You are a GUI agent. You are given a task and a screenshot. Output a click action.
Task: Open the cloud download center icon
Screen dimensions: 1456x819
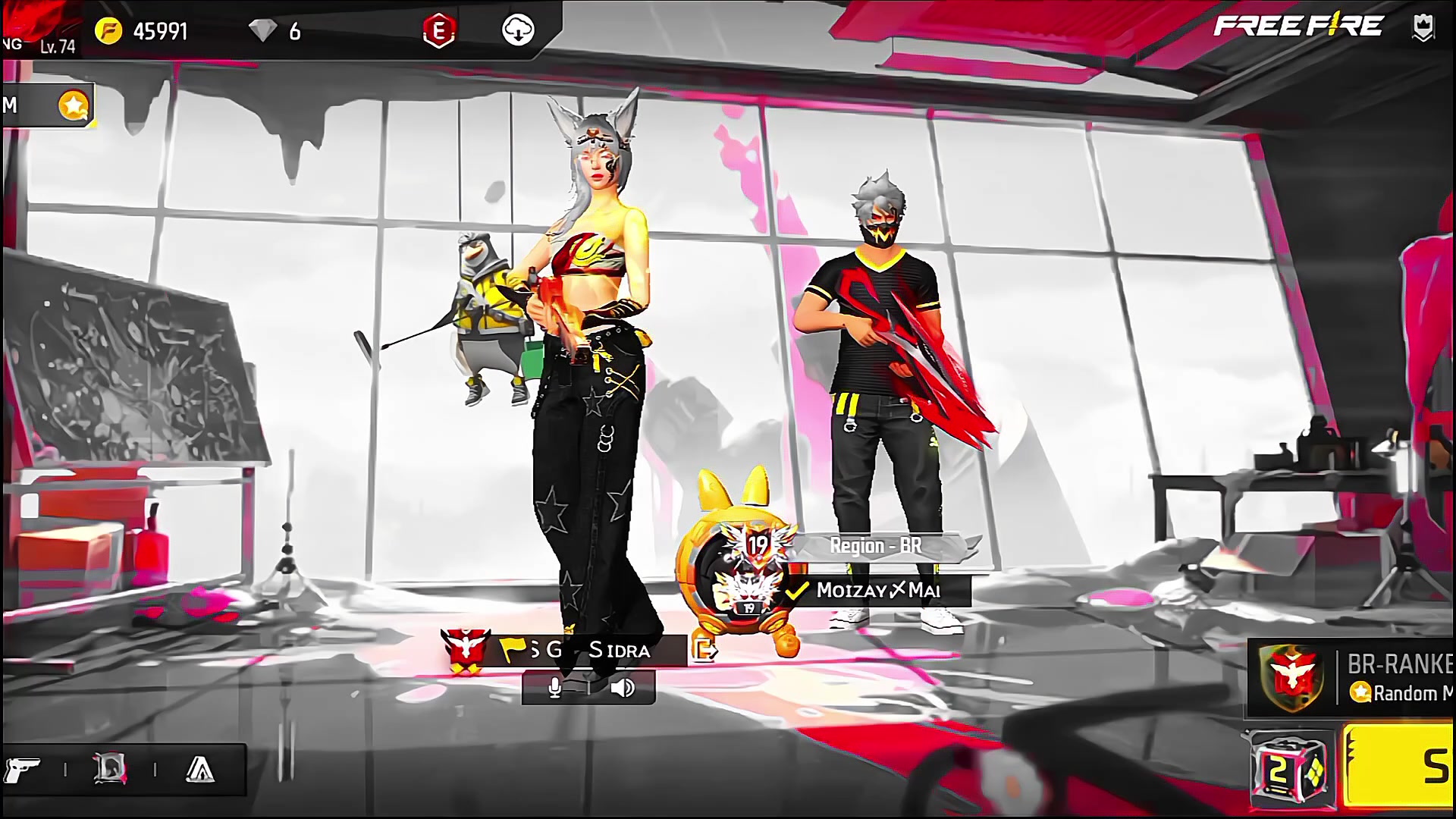click(x=519, y=31)
